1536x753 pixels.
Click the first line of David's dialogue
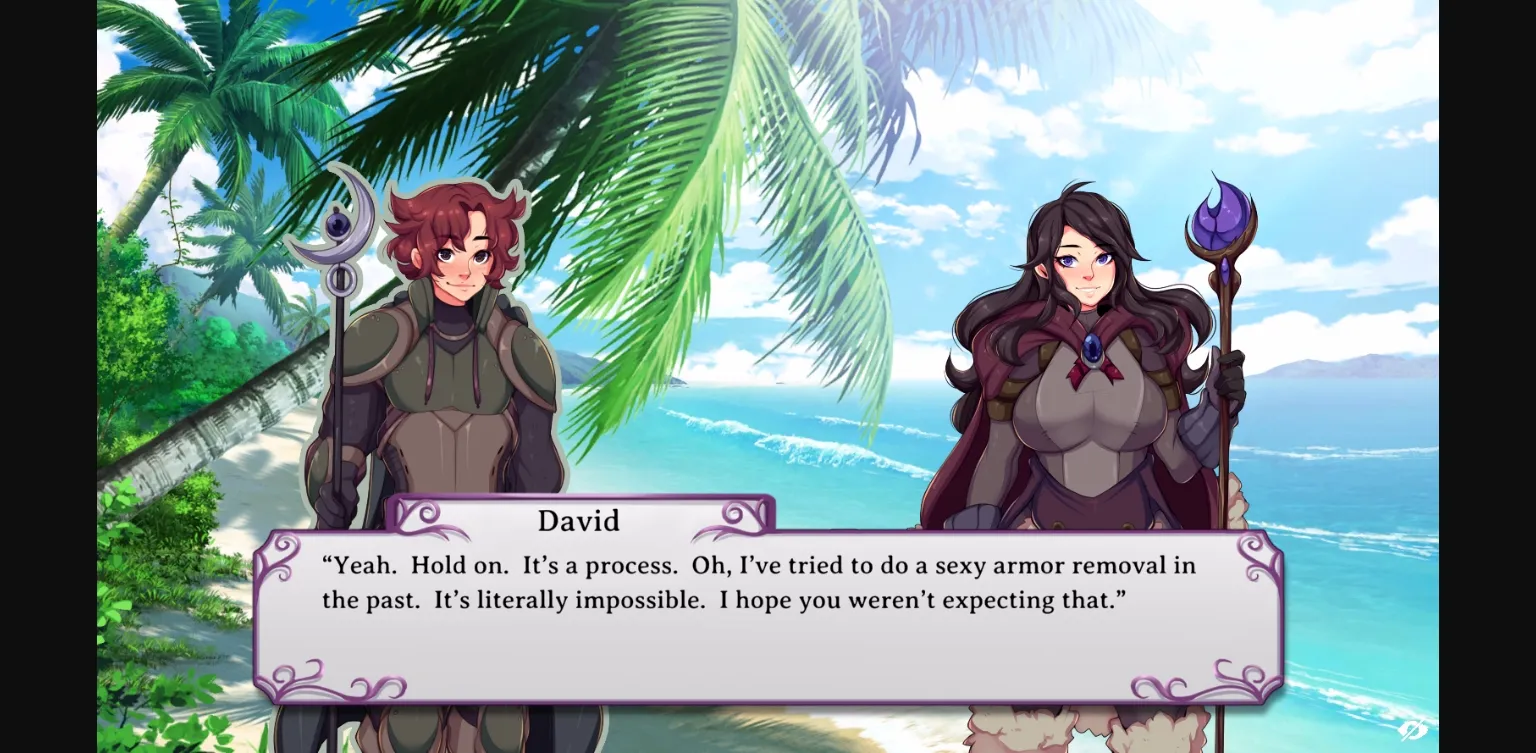757,565
